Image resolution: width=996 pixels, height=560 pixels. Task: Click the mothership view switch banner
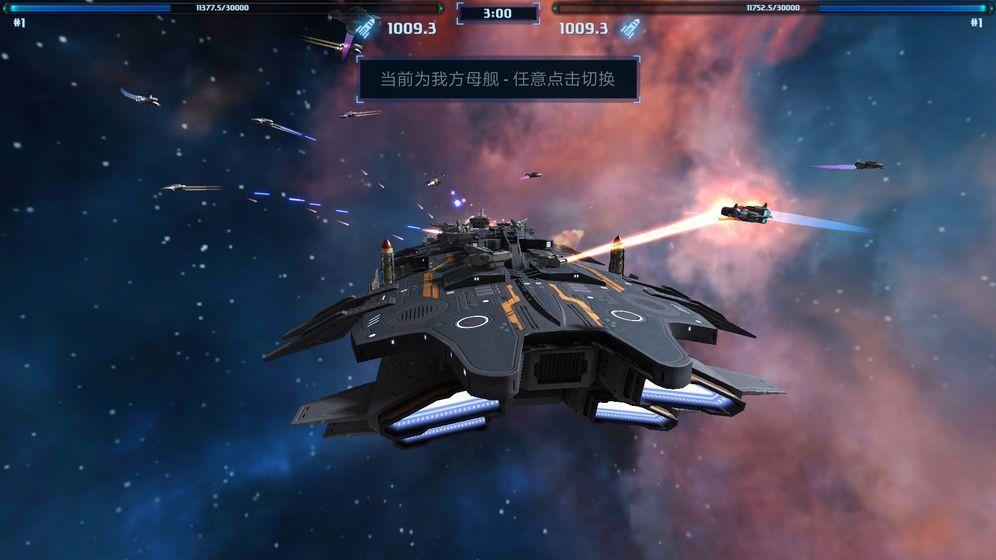pyautogui.click(x=498, y=79)
